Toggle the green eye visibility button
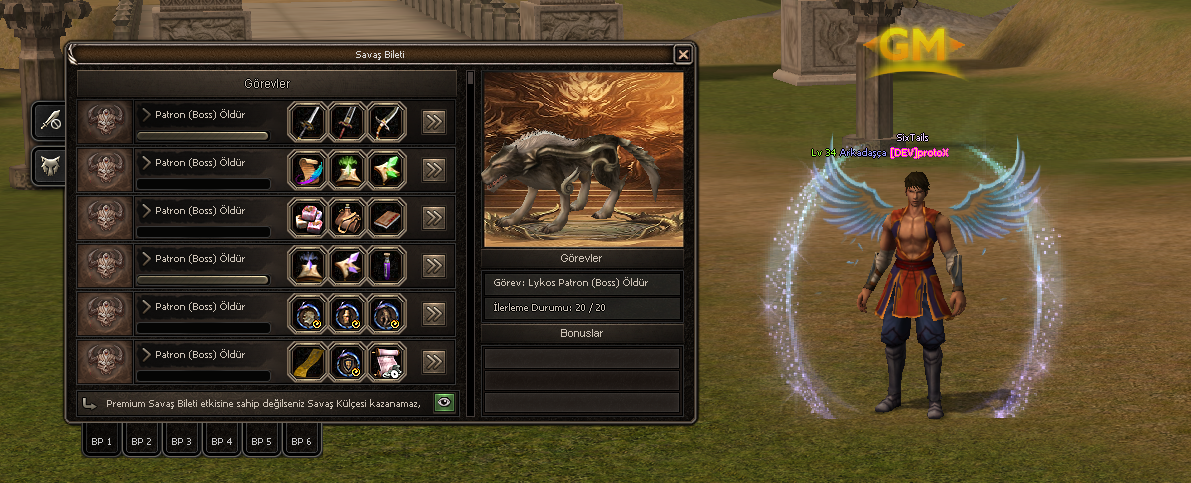 [444, 403]
